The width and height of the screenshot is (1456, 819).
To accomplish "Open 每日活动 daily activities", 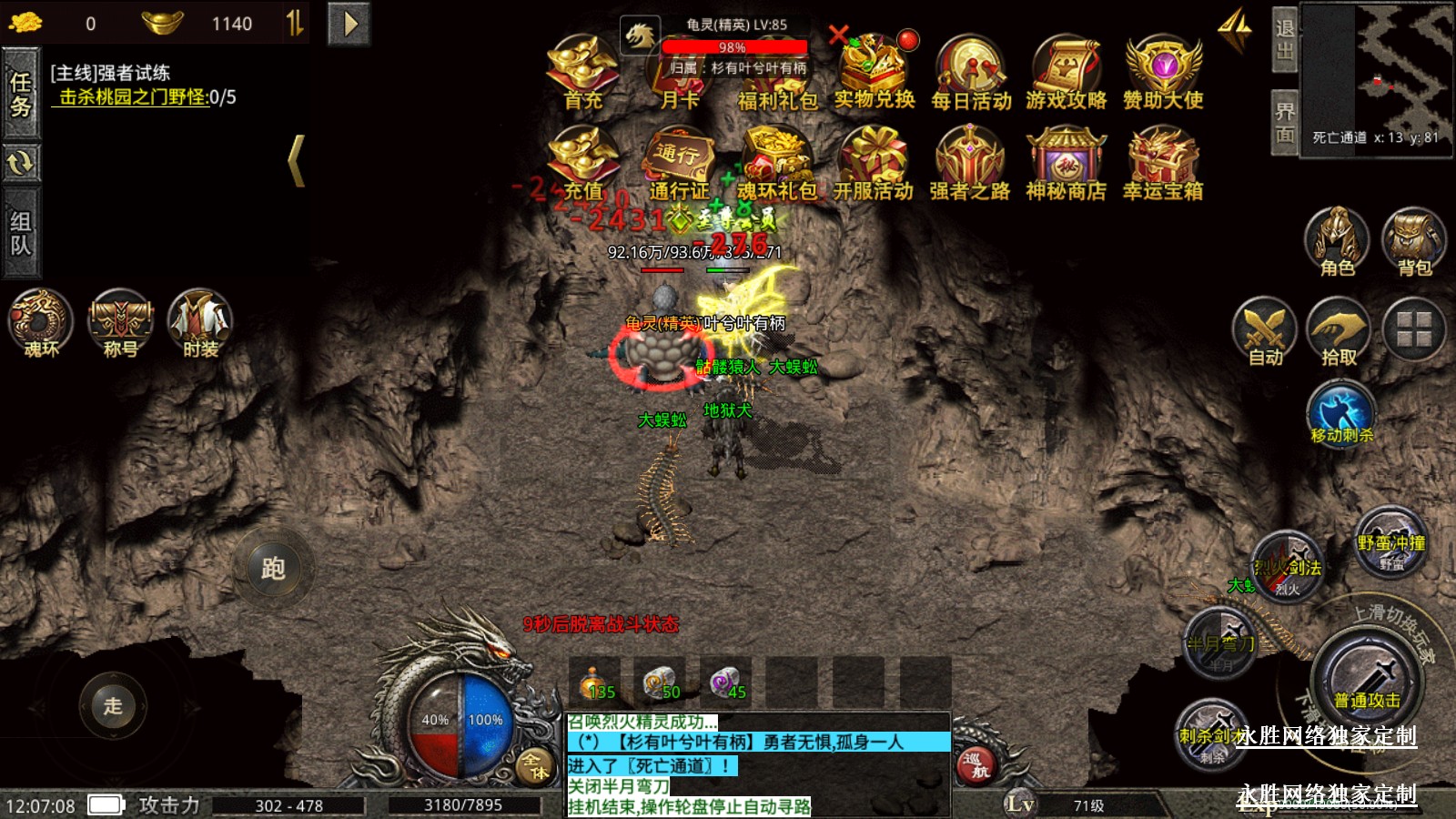I will (971, 71).
